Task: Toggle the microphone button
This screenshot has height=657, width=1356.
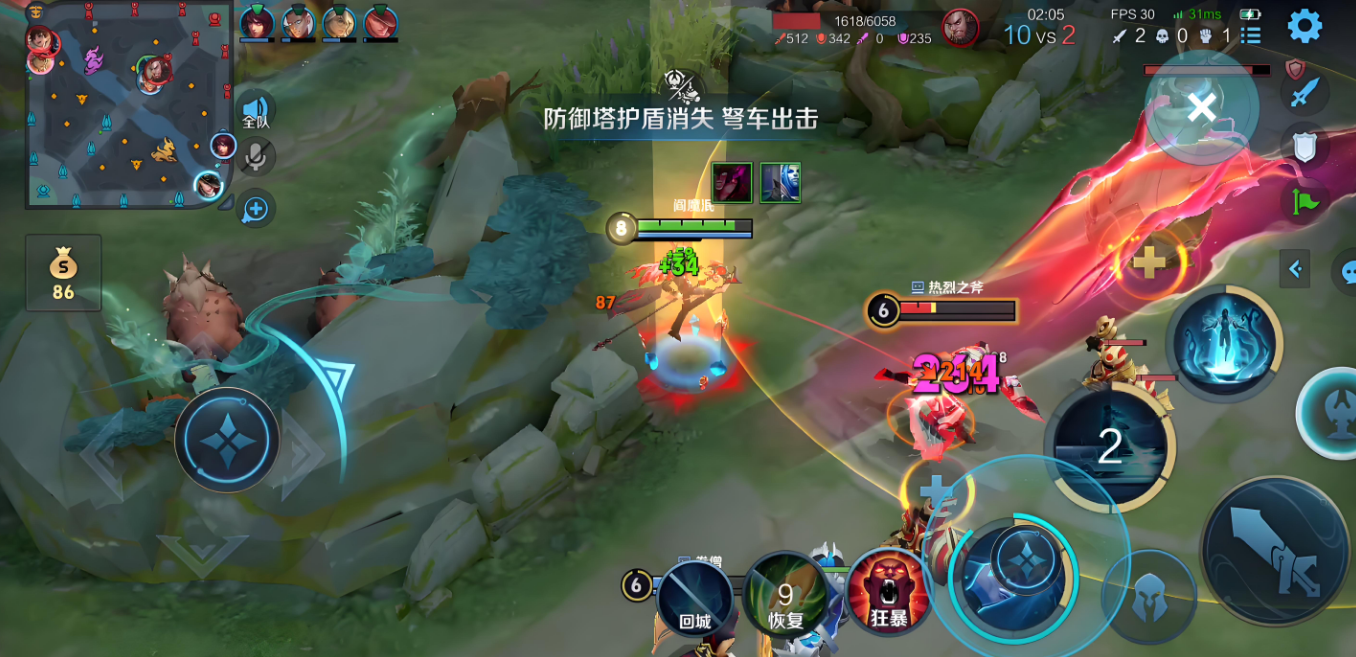Action: (256, 155)
